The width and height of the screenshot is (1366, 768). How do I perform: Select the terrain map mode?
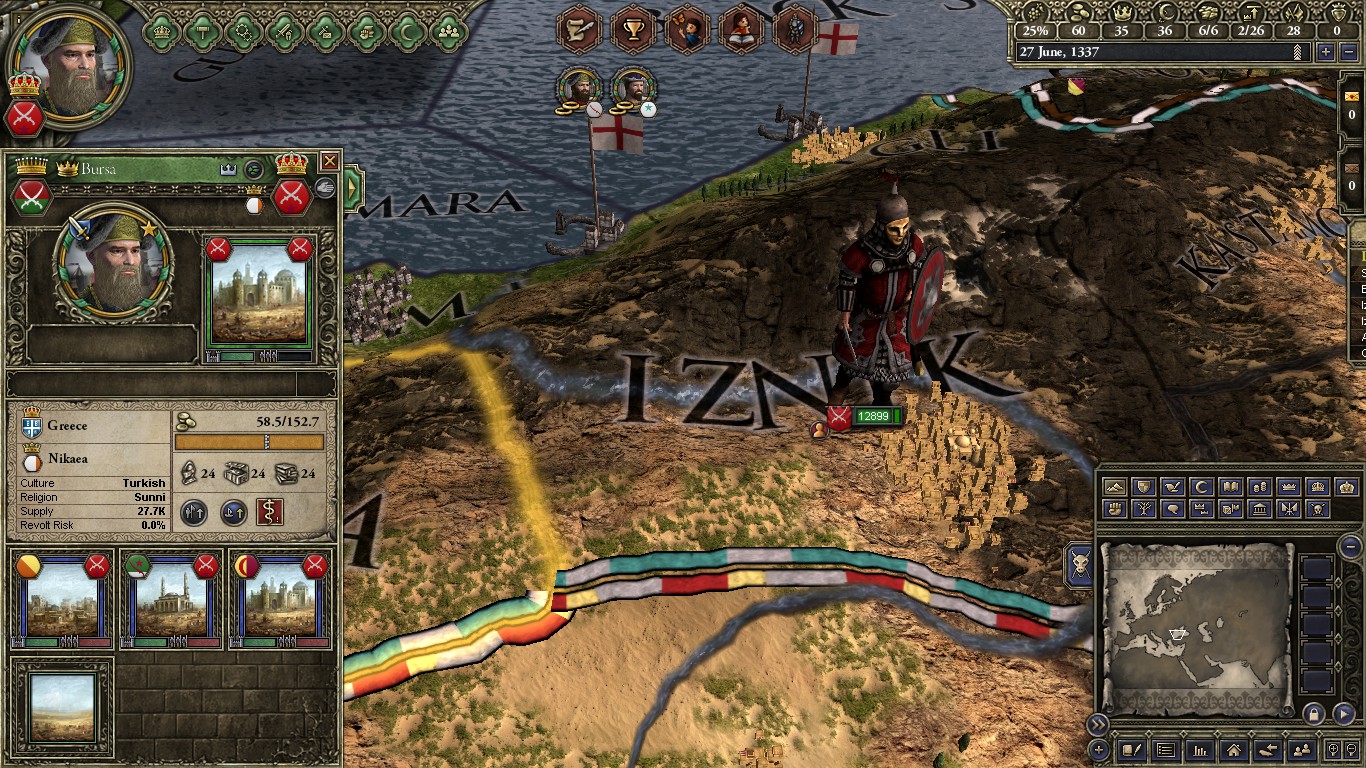tap(1113, 486)
